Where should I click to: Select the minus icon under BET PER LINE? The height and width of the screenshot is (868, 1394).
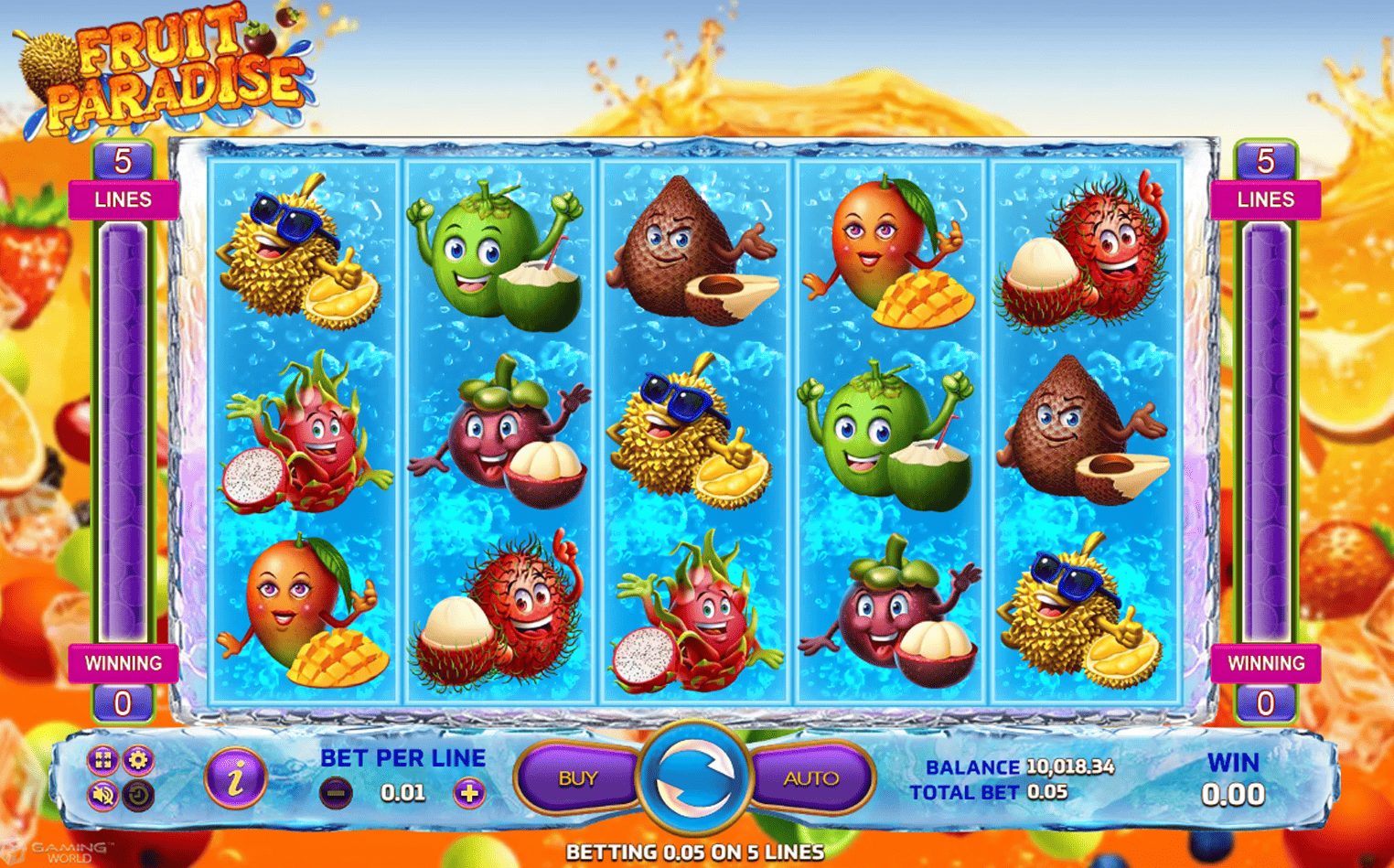click(337, 793)
